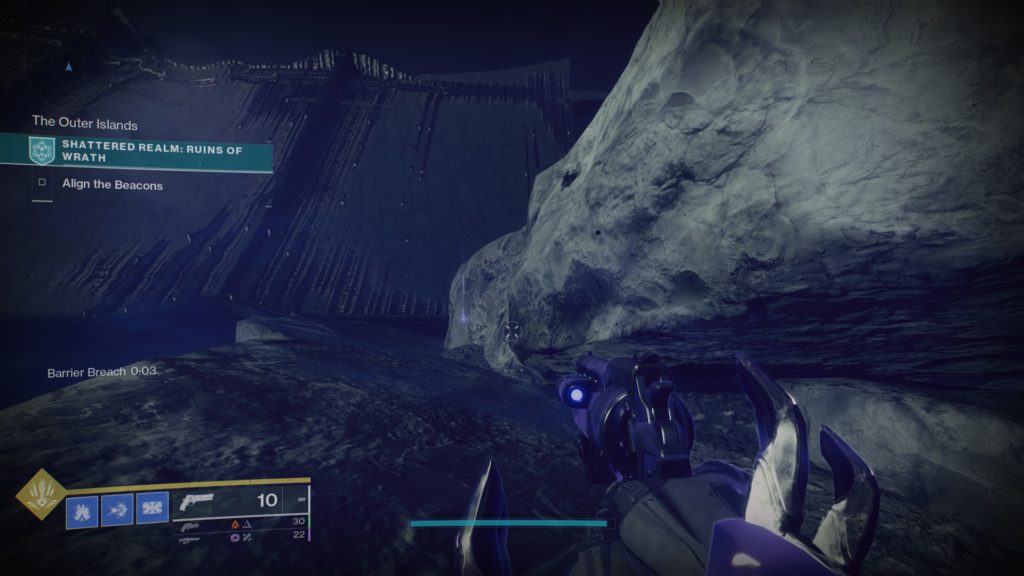Open the Shattered Realm: Ruins of Wrath tracker
Screen dimensions: 1024x576
click(150, 151)
